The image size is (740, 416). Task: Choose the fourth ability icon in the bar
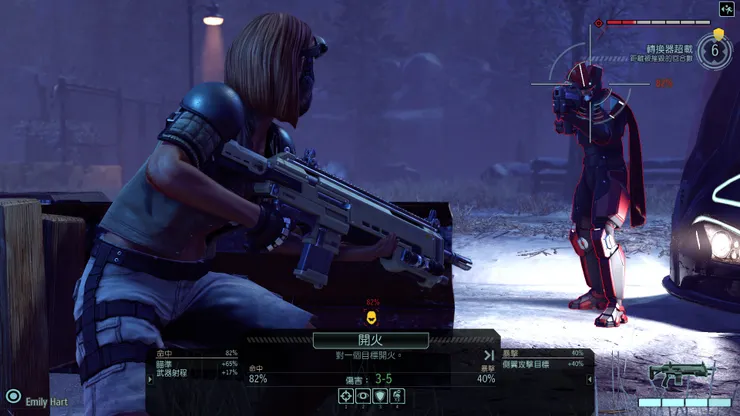[x=397, y=397]
